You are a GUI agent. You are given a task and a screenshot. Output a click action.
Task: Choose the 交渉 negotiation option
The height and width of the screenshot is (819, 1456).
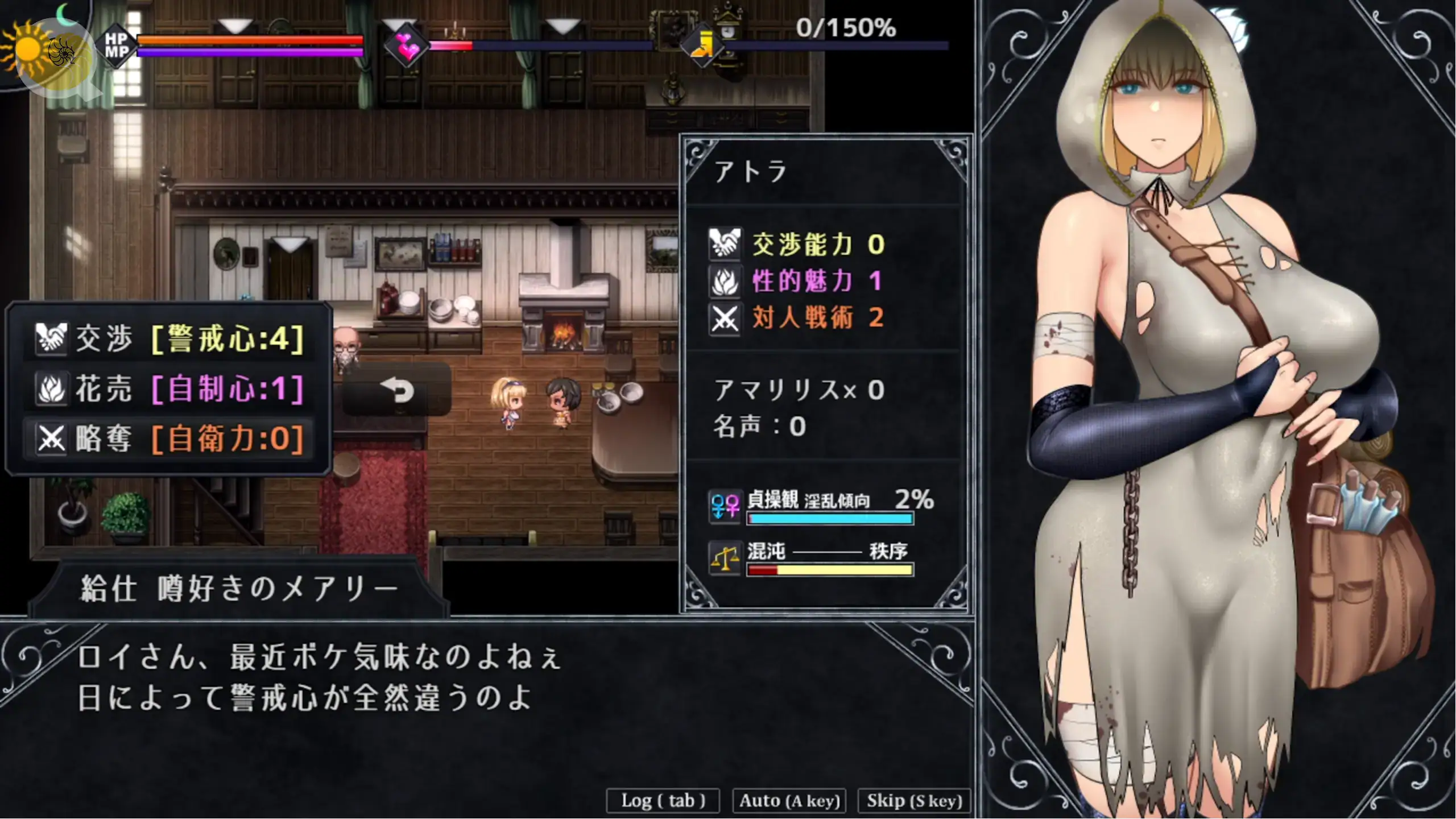(169, 339)
